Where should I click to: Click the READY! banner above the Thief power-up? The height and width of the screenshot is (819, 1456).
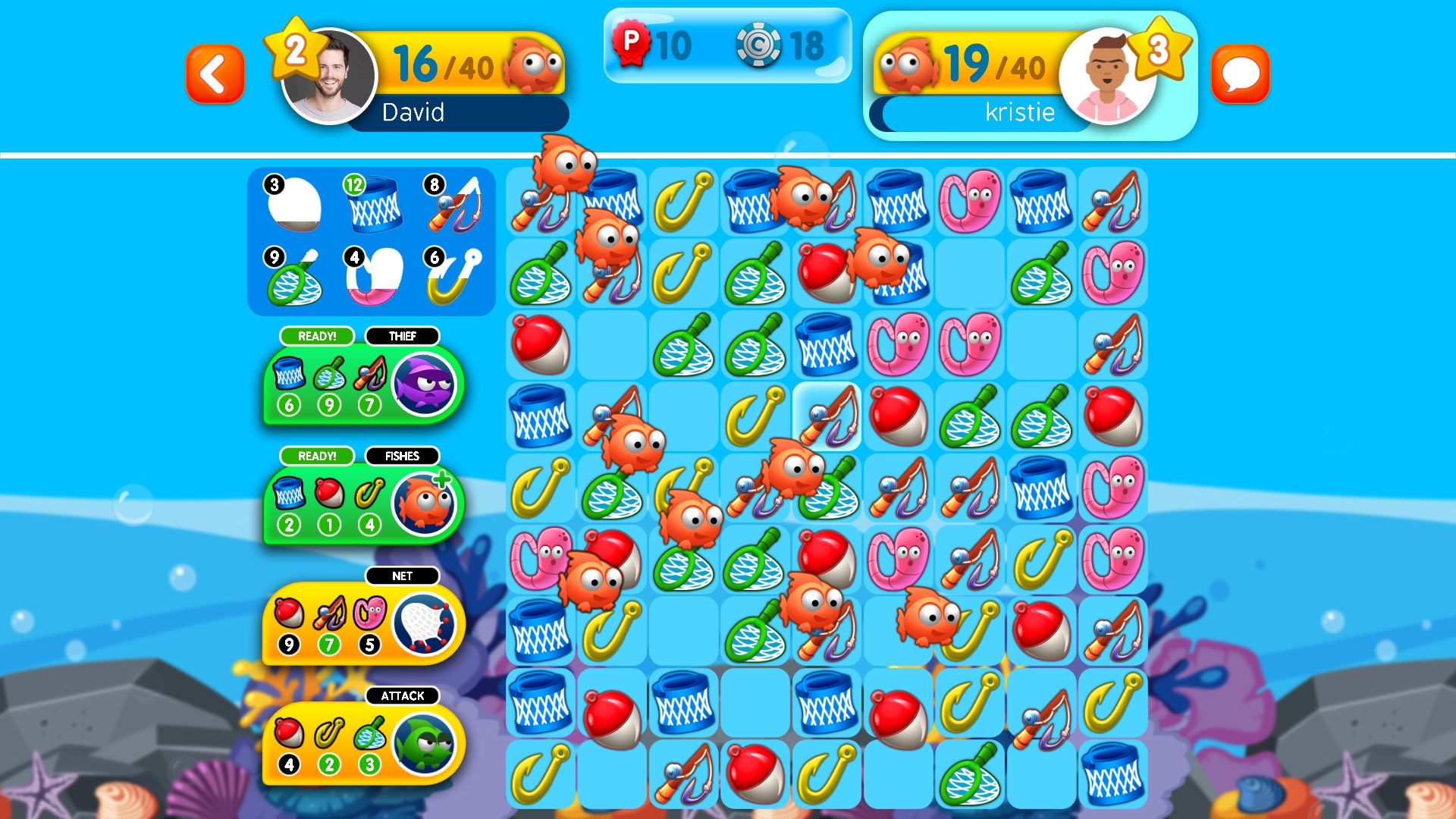coord(316,336)
